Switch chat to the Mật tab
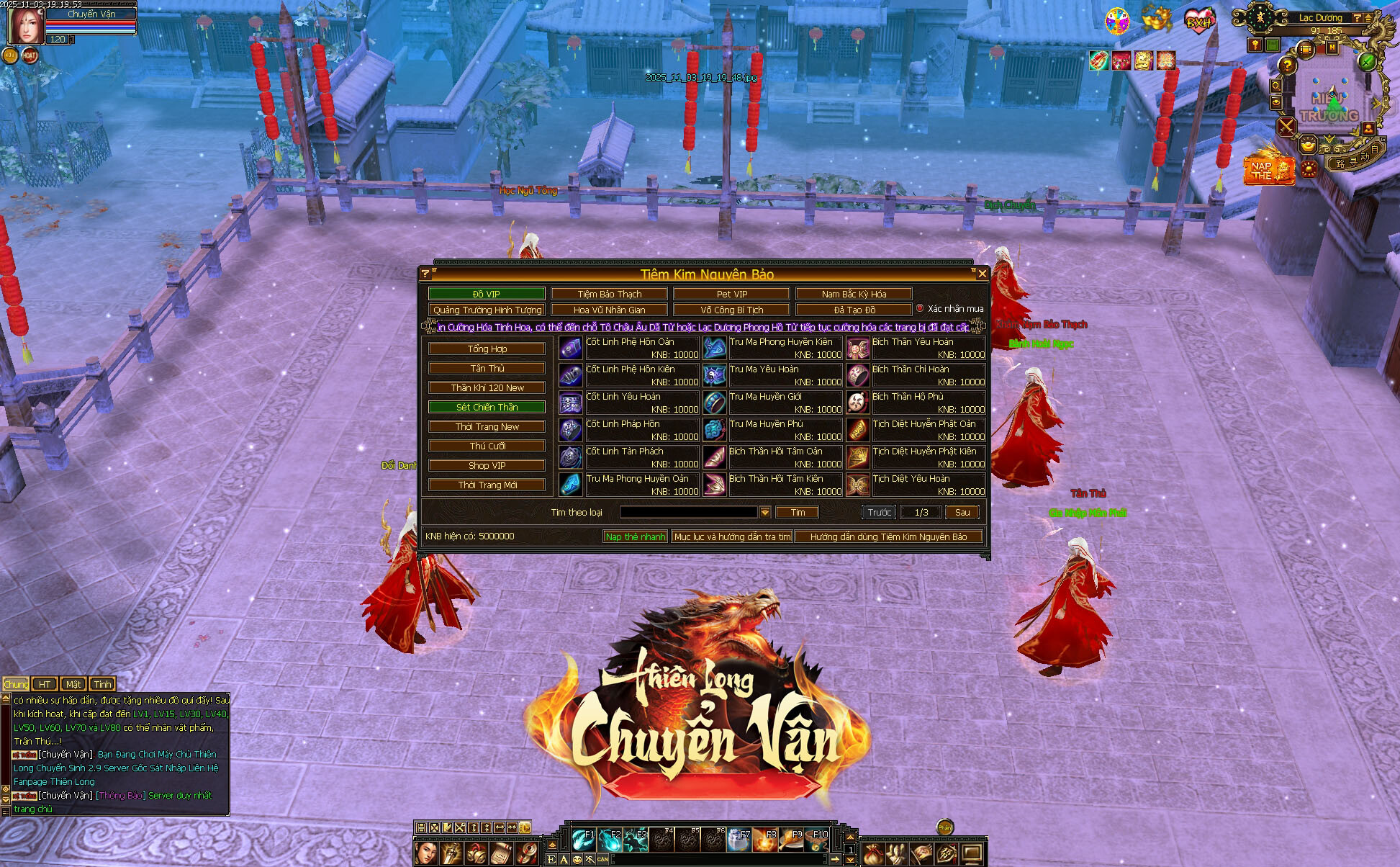The height and width of the screenshot is (867, 1400). point(73,684)
